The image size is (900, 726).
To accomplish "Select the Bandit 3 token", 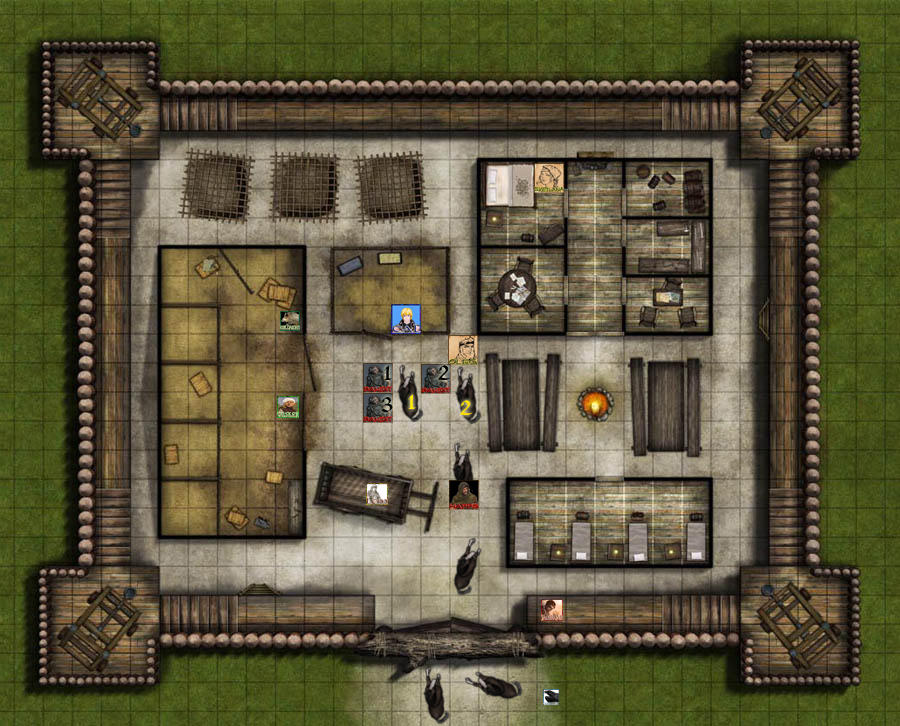I will [x=375, y=407].
